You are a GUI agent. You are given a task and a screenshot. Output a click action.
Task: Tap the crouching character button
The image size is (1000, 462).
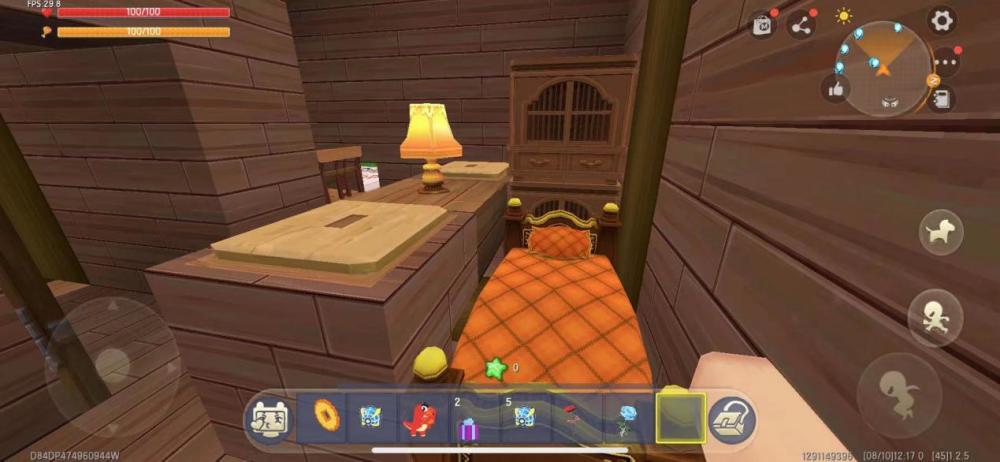[899, 388]
